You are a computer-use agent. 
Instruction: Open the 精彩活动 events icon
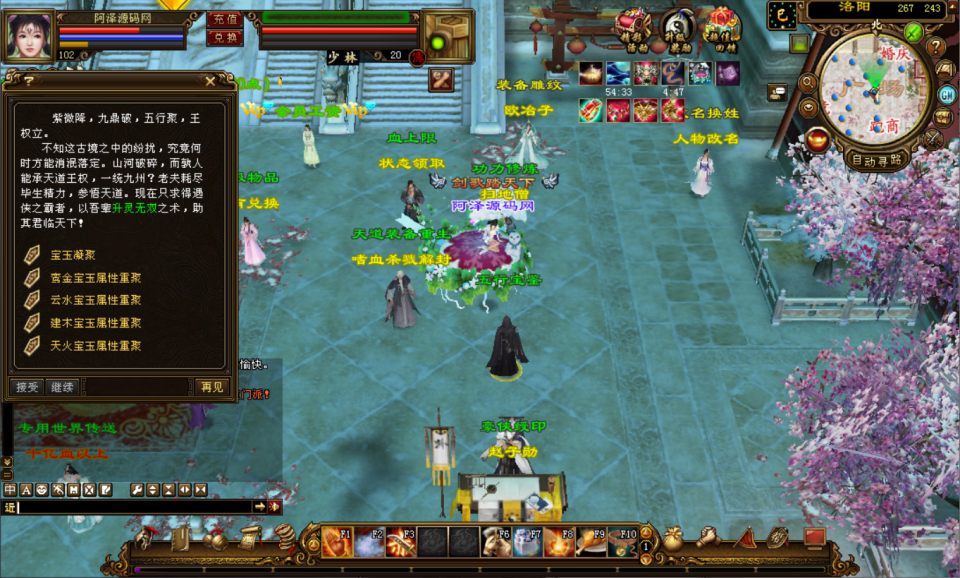coord(633,27)
